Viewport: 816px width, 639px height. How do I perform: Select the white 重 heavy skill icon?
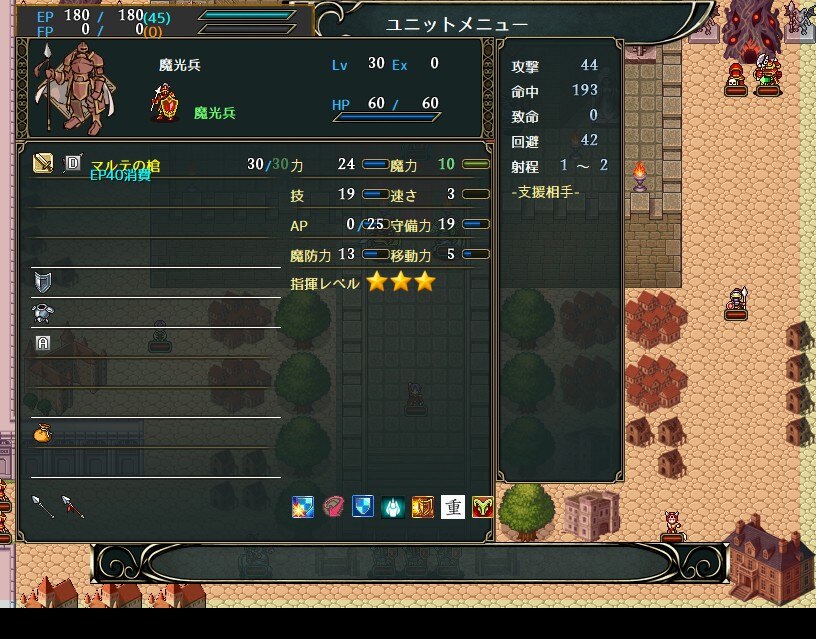point(453,507)
